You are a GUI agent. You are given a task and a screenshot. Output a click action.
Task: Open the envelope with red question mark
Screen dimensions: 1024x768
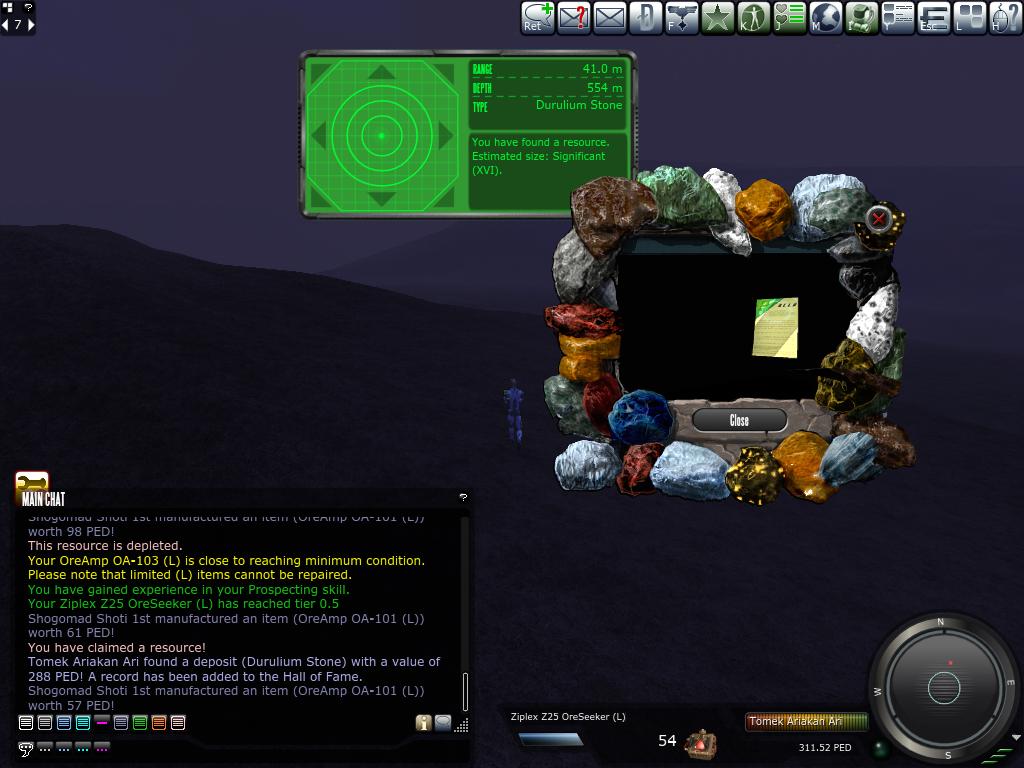coord(574,17)
